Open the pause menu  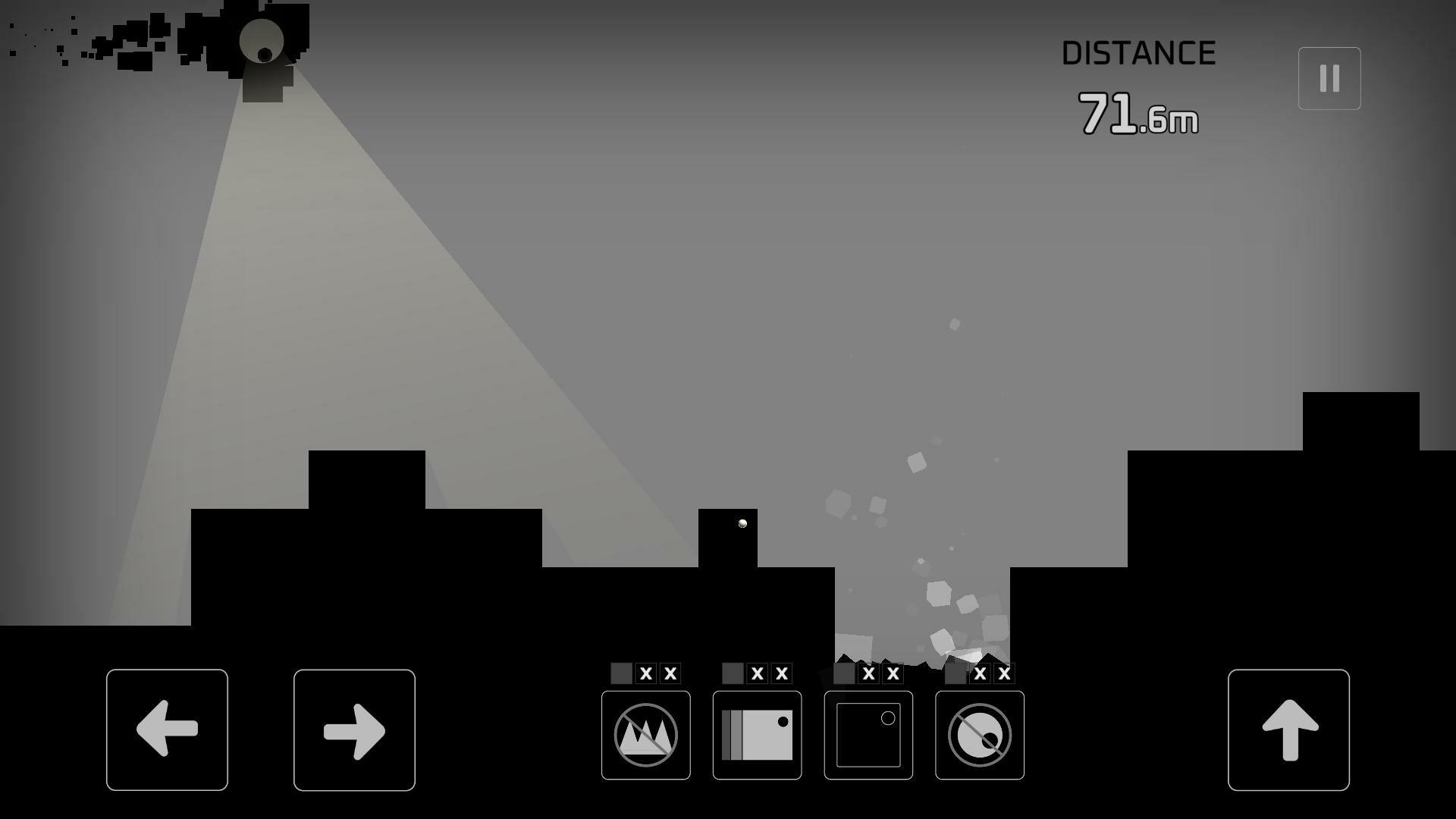(1329, 77)
